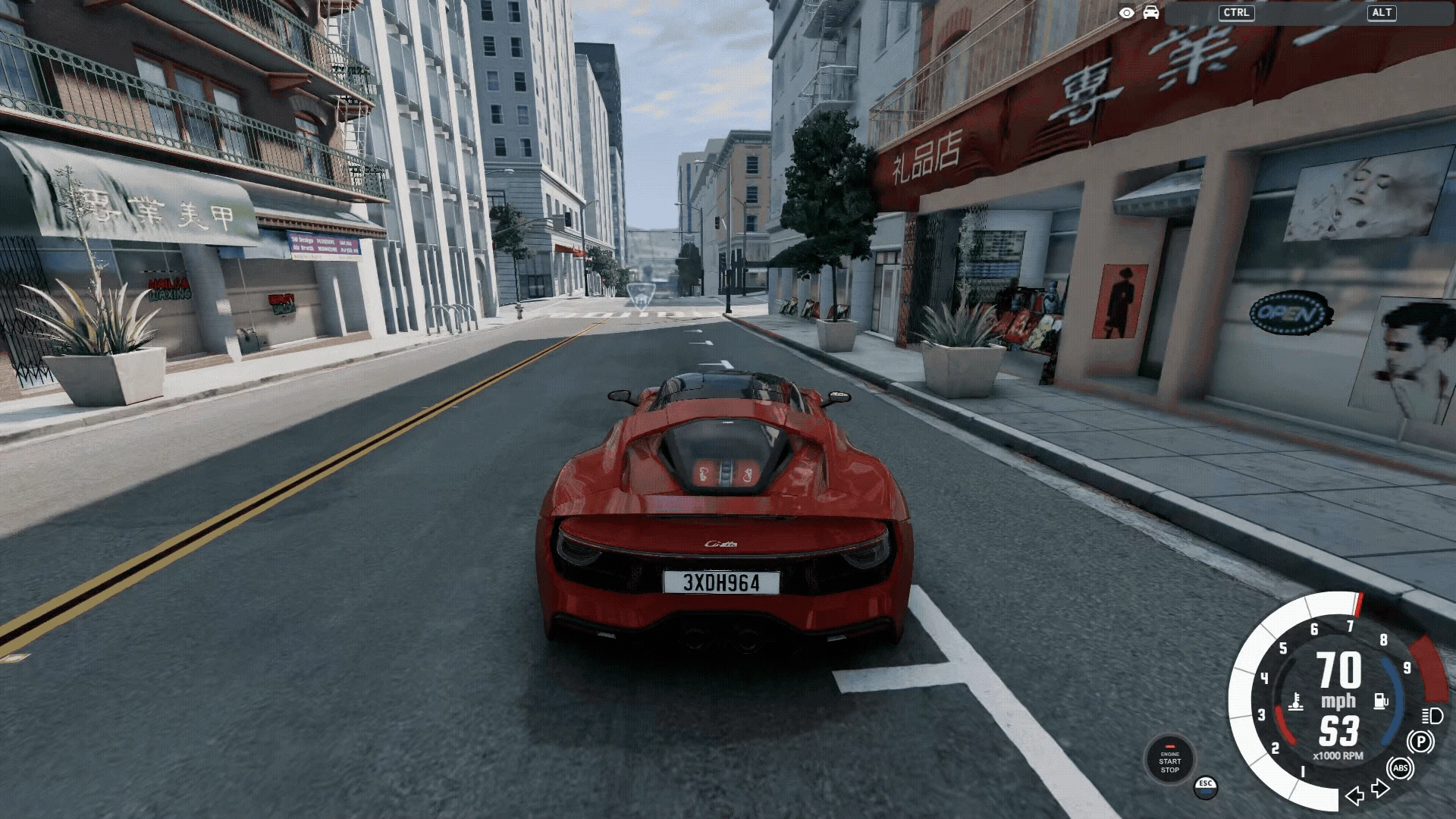The height and width of the screenshot is (819, 1456).
Task: Activate the right turn signal arrow
Action: 1381,789
